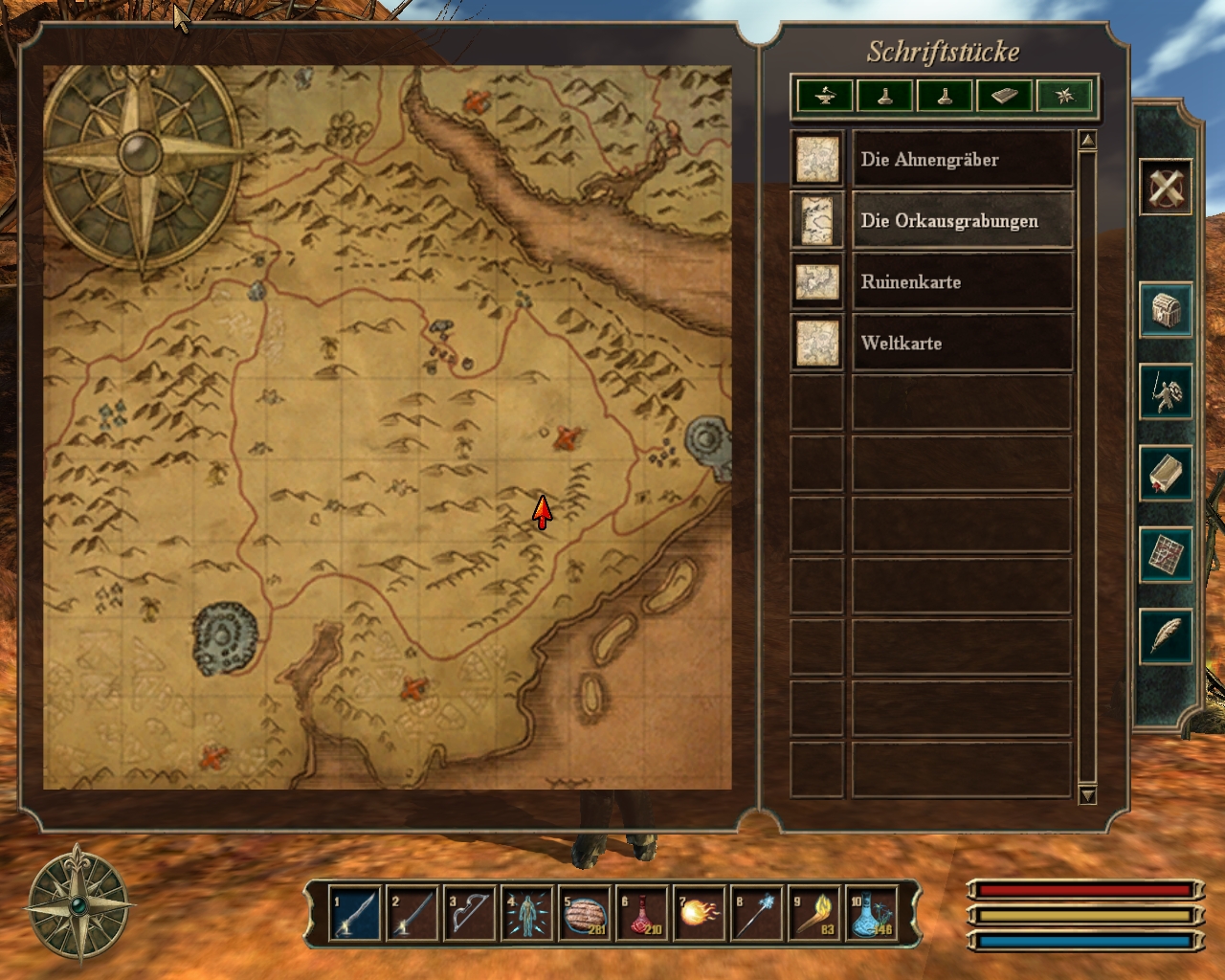The height and width of the screenshot is (980, 1225).
Task: Open the character warrior screen
Action: pyautogui.click(x=1165, y=391)
